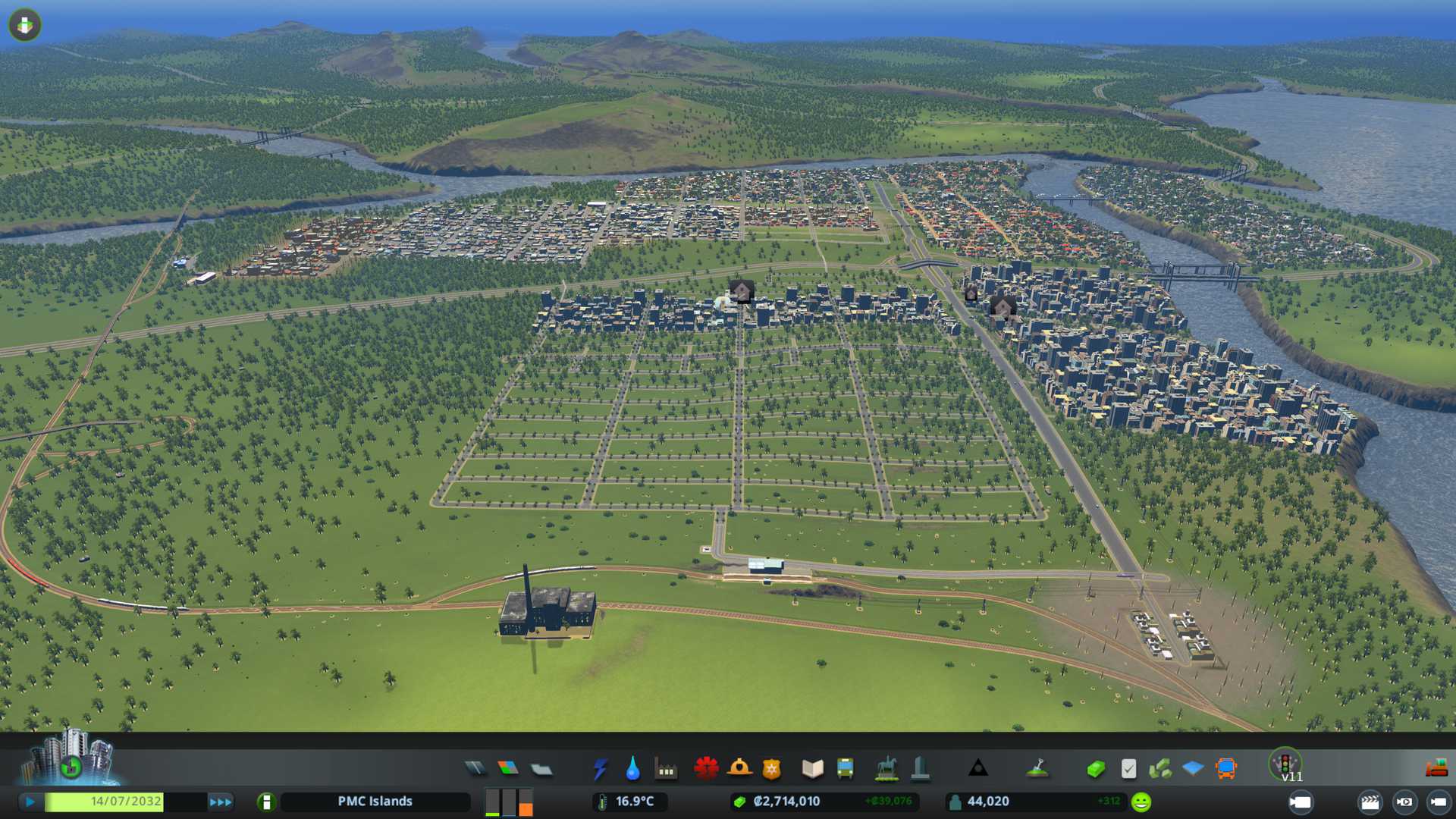Open the Electricity build menu

[600, 769]
